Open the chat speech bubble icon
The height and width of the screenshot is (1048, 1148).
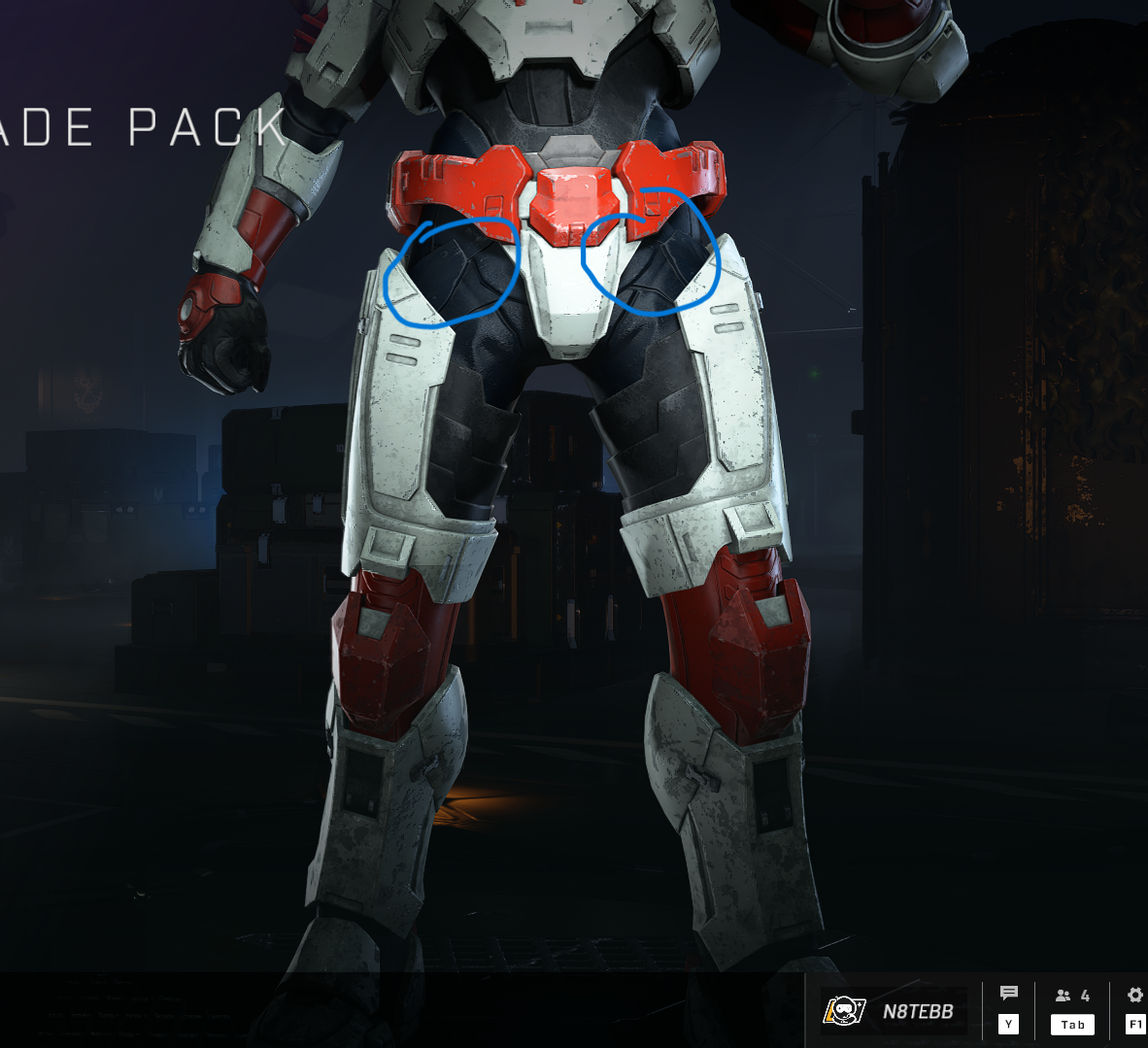click(x=1009, y=994)
